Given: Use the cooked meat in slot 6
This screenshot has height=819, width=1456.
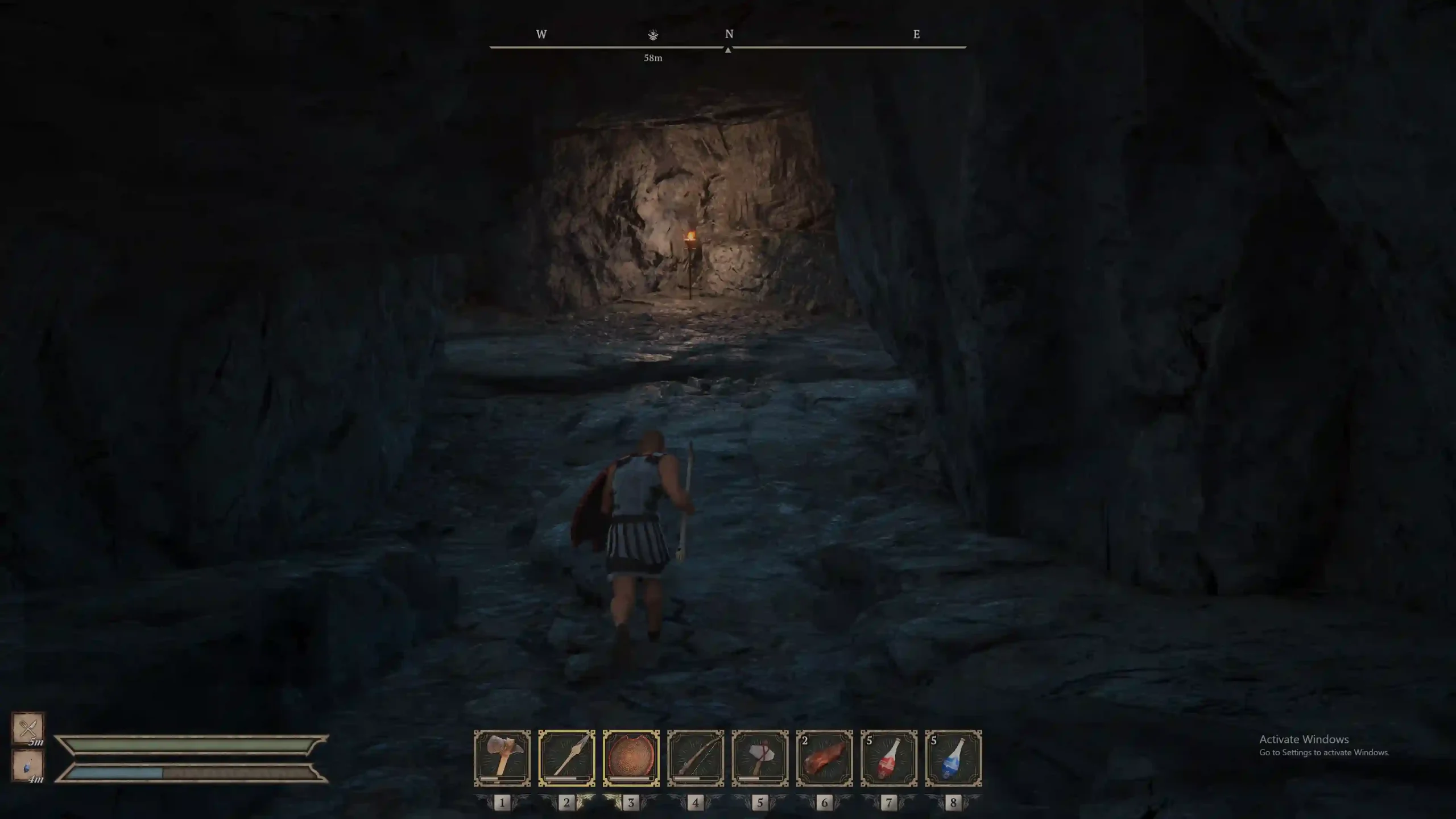Looking at the screenshot, I should 824,758.
